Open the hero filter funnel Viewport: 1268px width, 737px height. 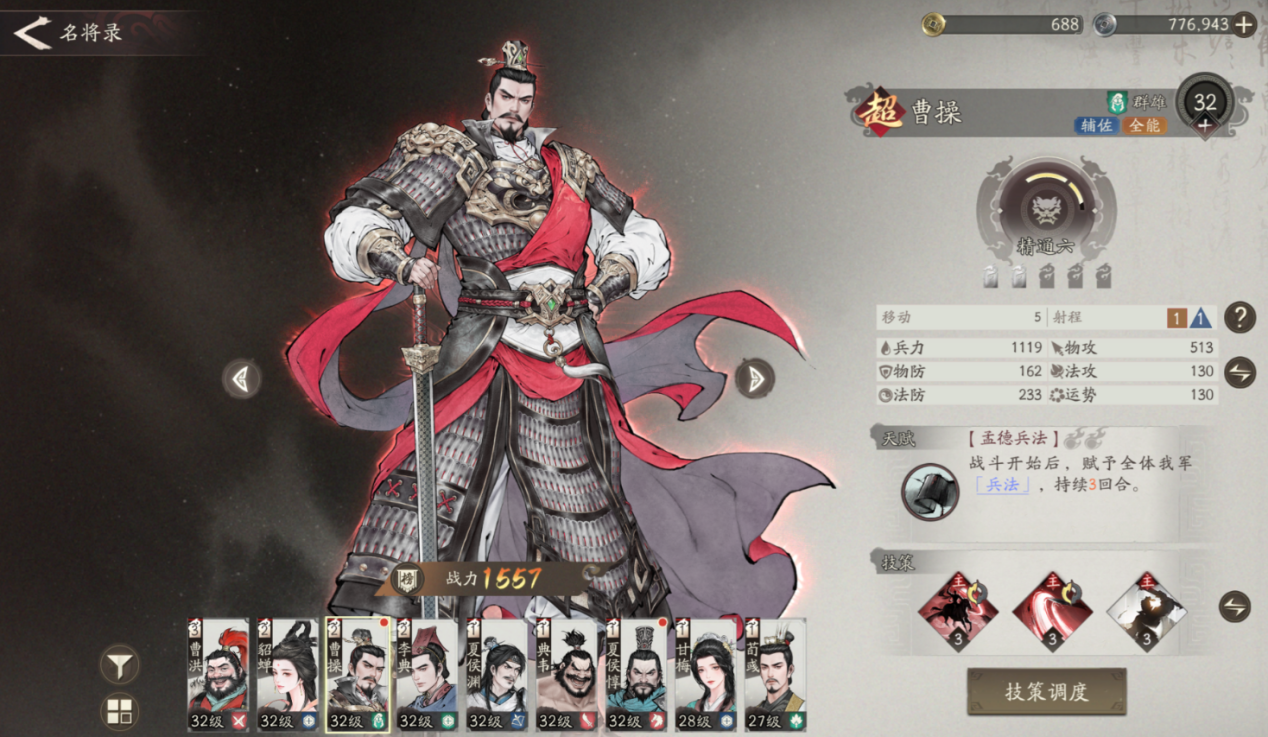click(x=120, y=664)
